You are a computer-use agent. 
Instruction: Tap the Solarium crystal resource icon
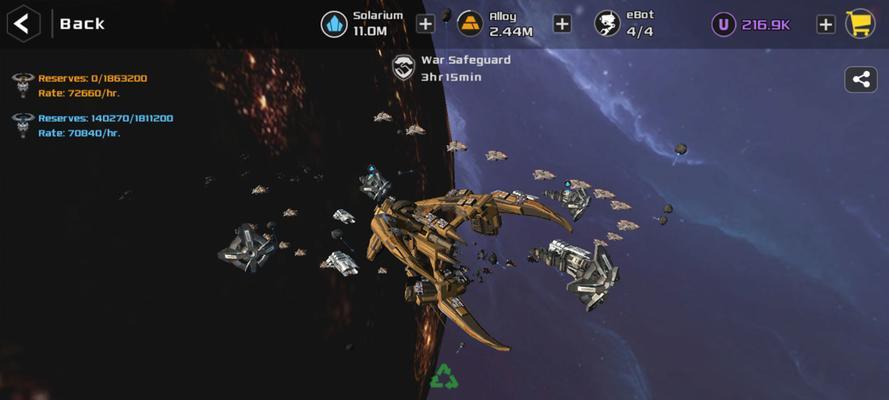point(334,23)
